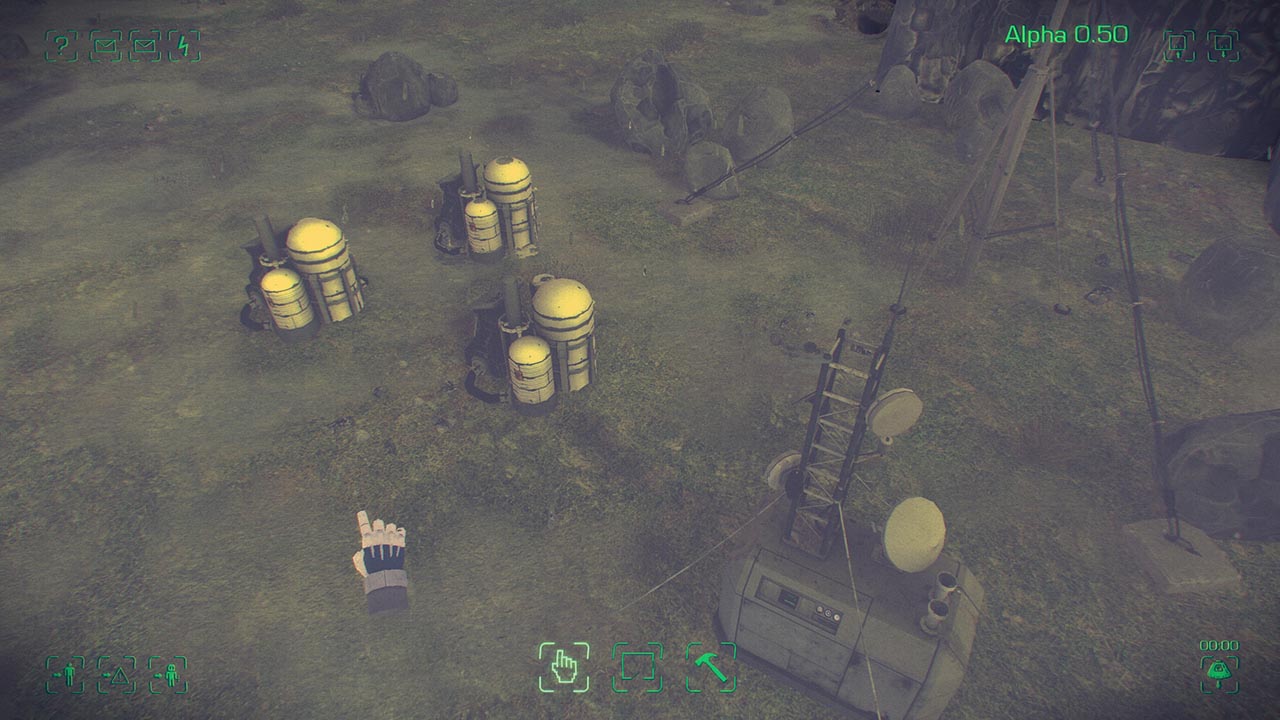1280x720 pixels.
Task: Open the question mark help icon
Action: tap(61, 45)
